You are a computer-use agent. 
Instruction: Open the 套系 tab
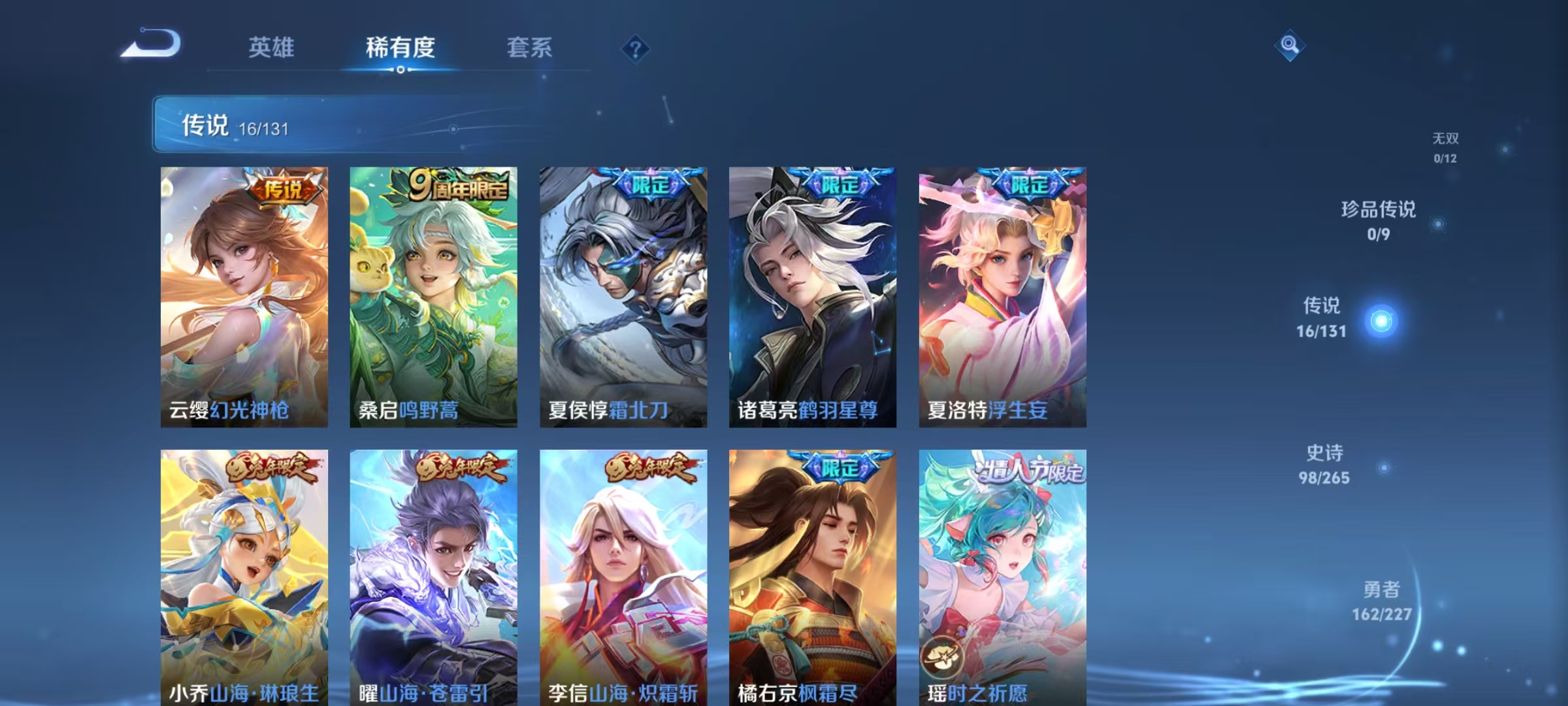[x=530, y=47]
